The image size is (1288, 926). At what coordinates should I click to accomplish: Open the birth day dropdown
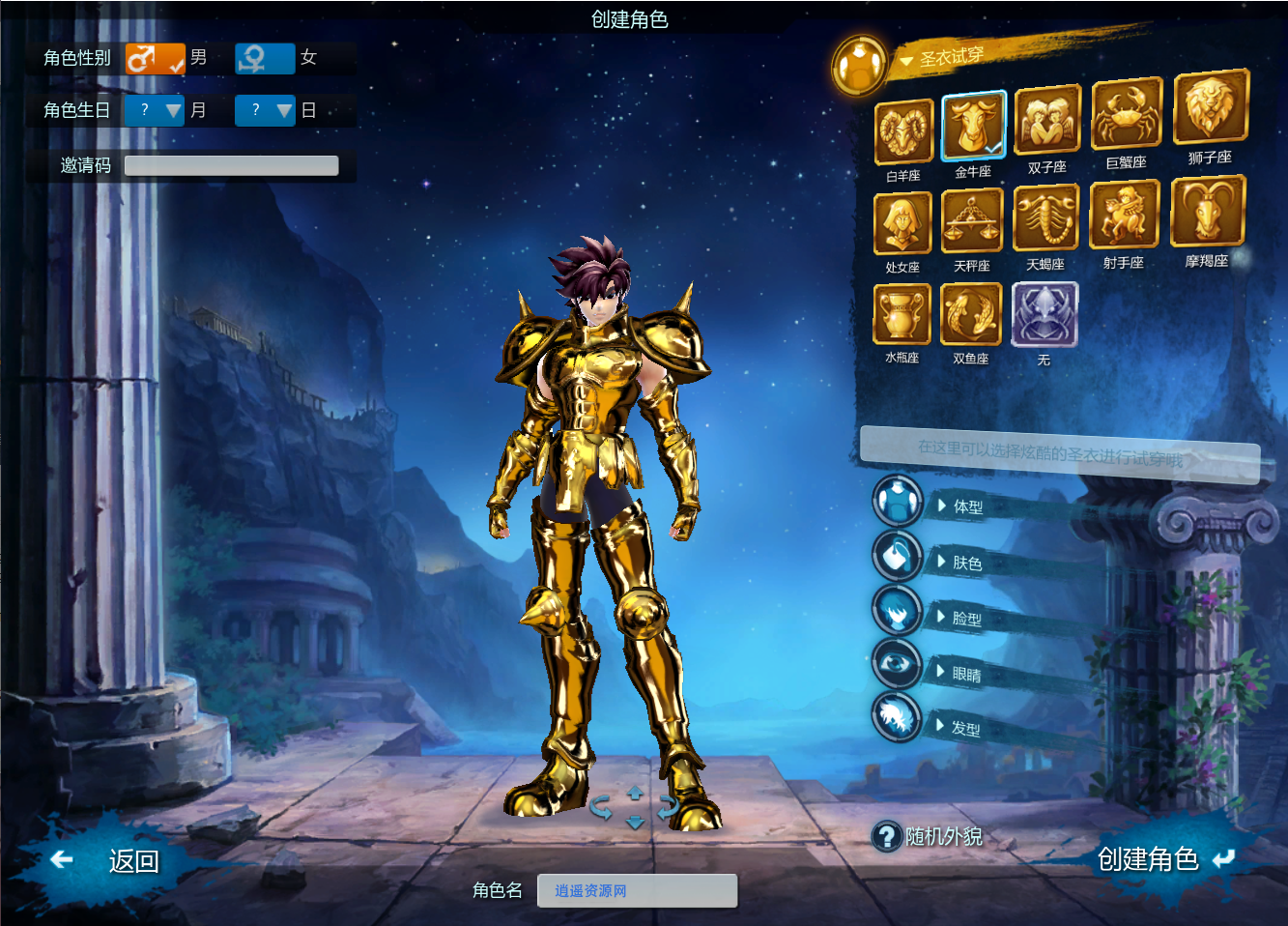265,110
